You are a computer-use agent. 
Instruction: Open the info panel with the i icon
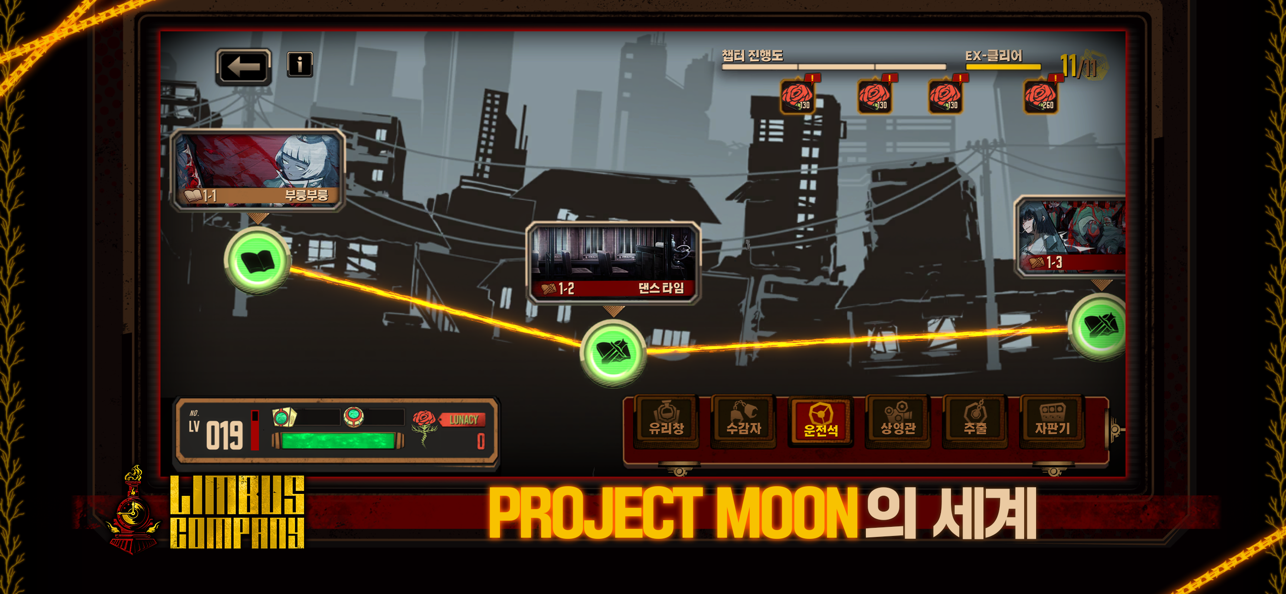(300, 65)
